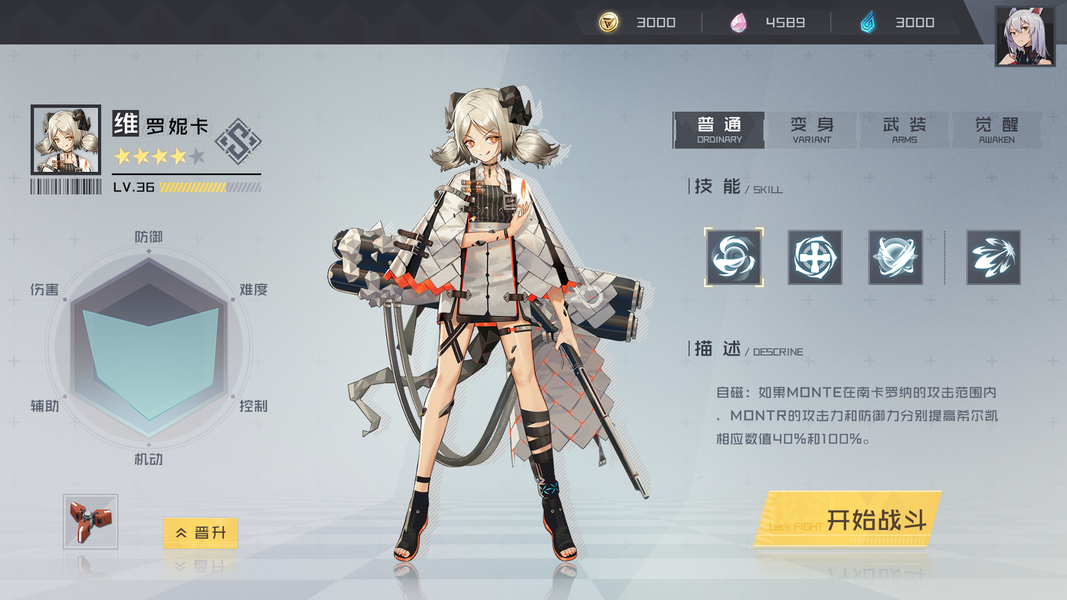The image size is (1067, 600).
Task: View the orbiting sphere skill icon
Action: pyautogui.click(x=895, y=257)
